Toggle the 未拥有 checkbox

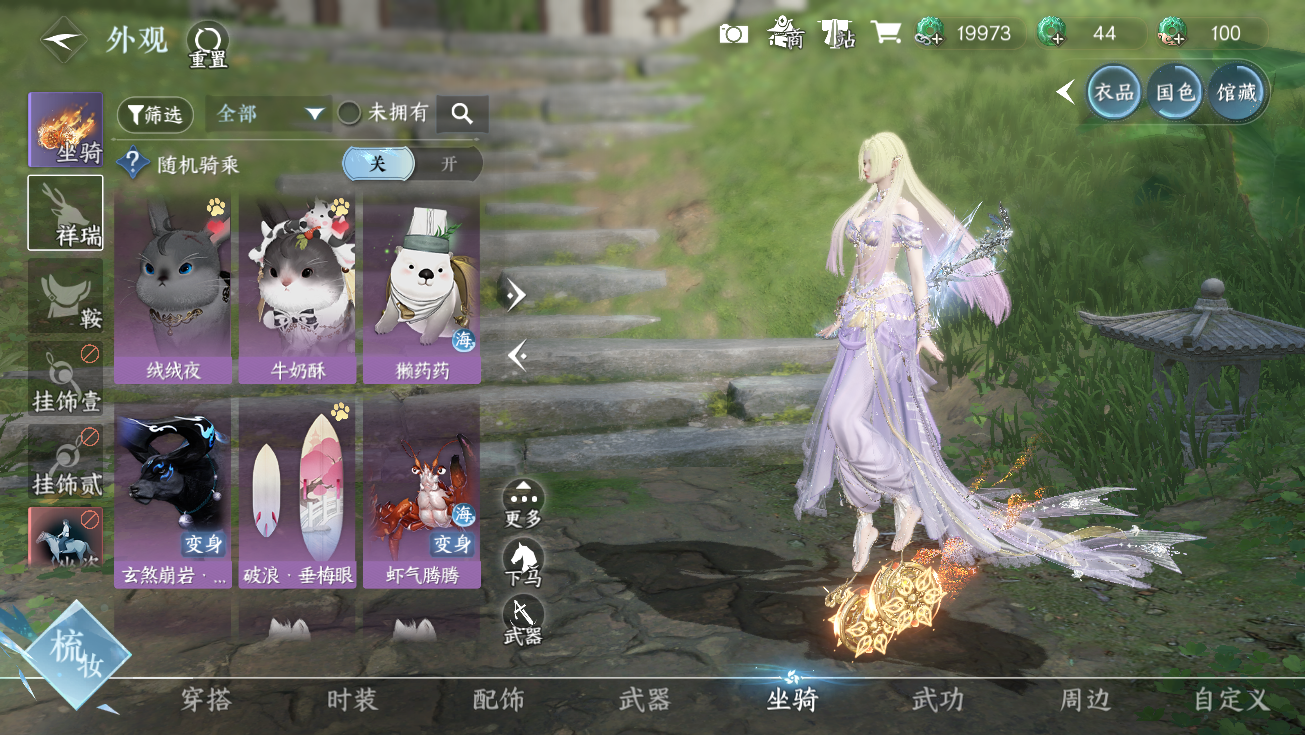[x=349, y=114]
